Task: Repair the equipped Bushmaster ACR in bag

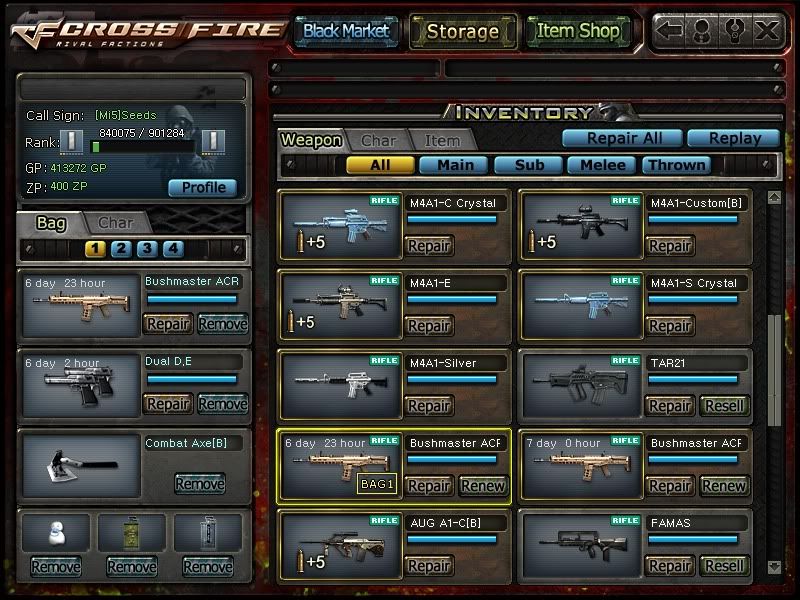Action: pos(168,323)
